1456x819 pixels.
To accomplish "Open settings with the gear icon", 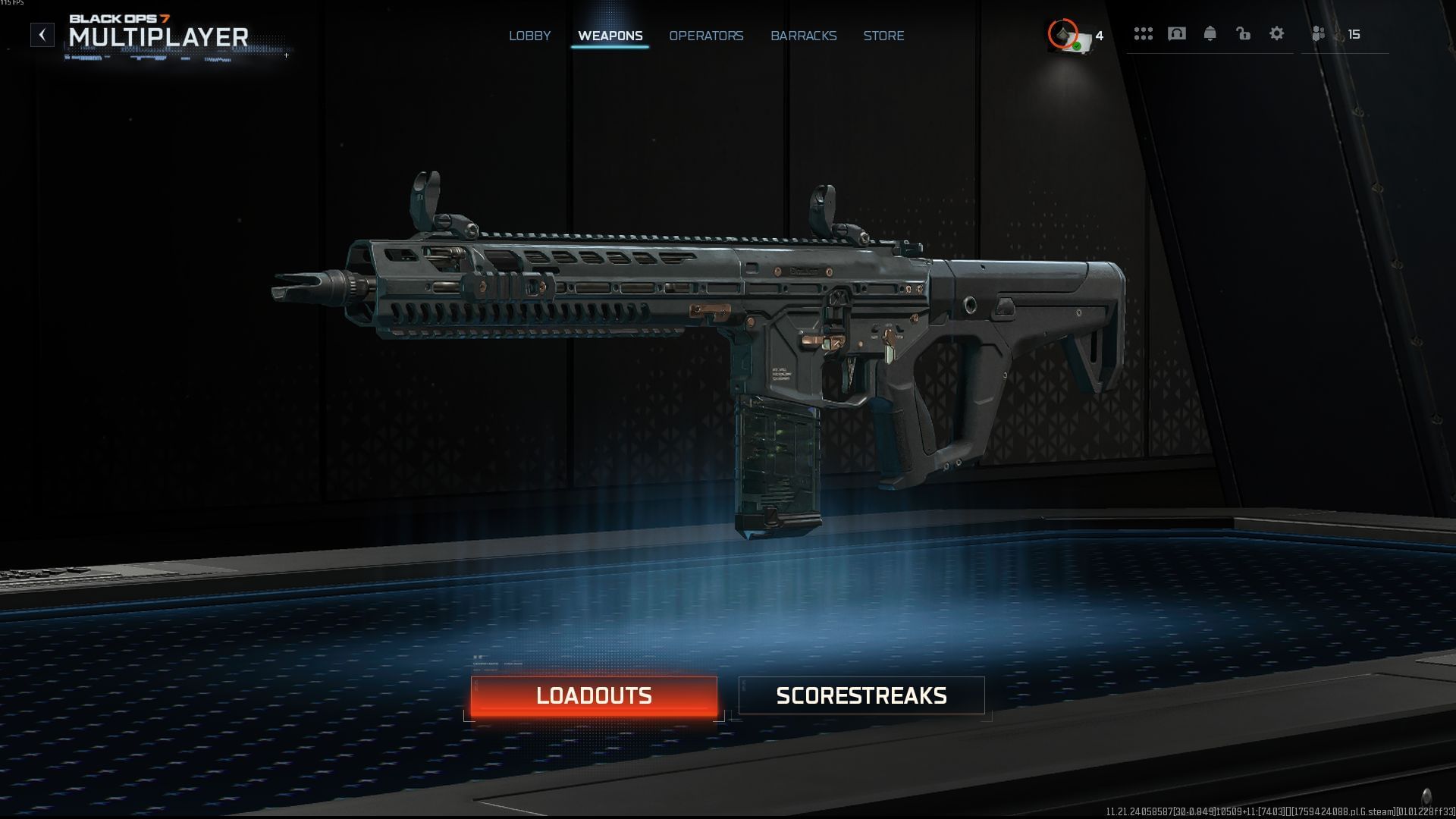I will (x=1276, y=34).
